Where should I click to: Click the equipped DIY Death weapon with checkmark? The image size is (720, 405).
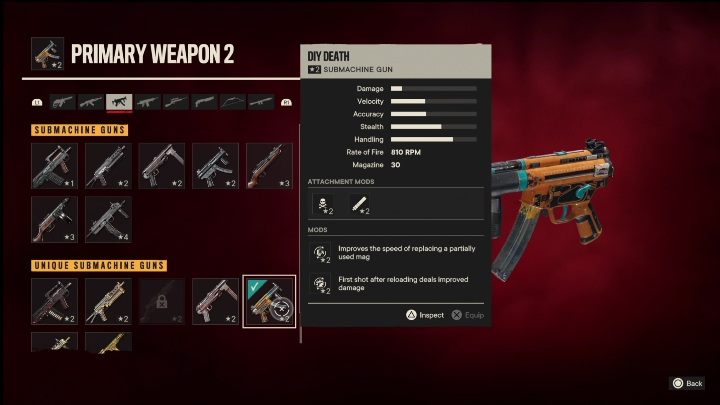tap(269, 302)
